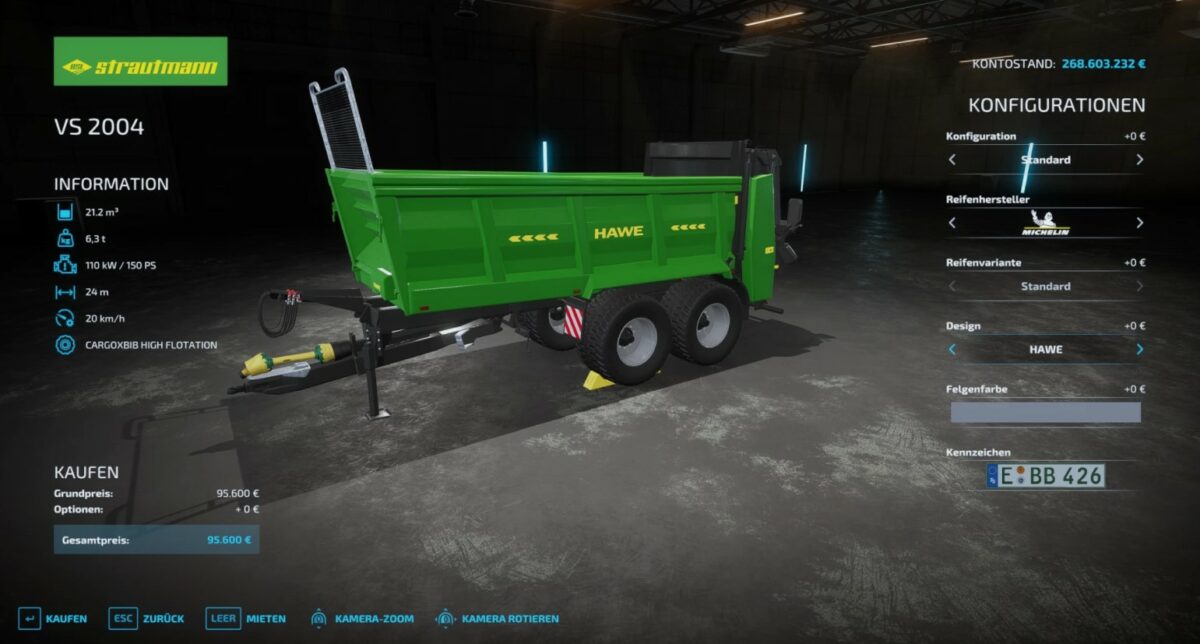Switch to previous Reifenhersteller before Michelin
1200x644 pixels.
pyautogui.click(x=952, y=223)
